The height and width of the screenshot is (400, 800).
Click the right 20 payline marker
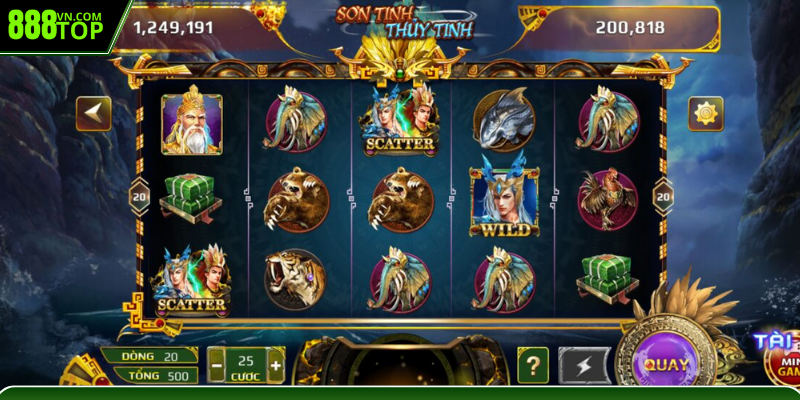click(x=662, y=197)
